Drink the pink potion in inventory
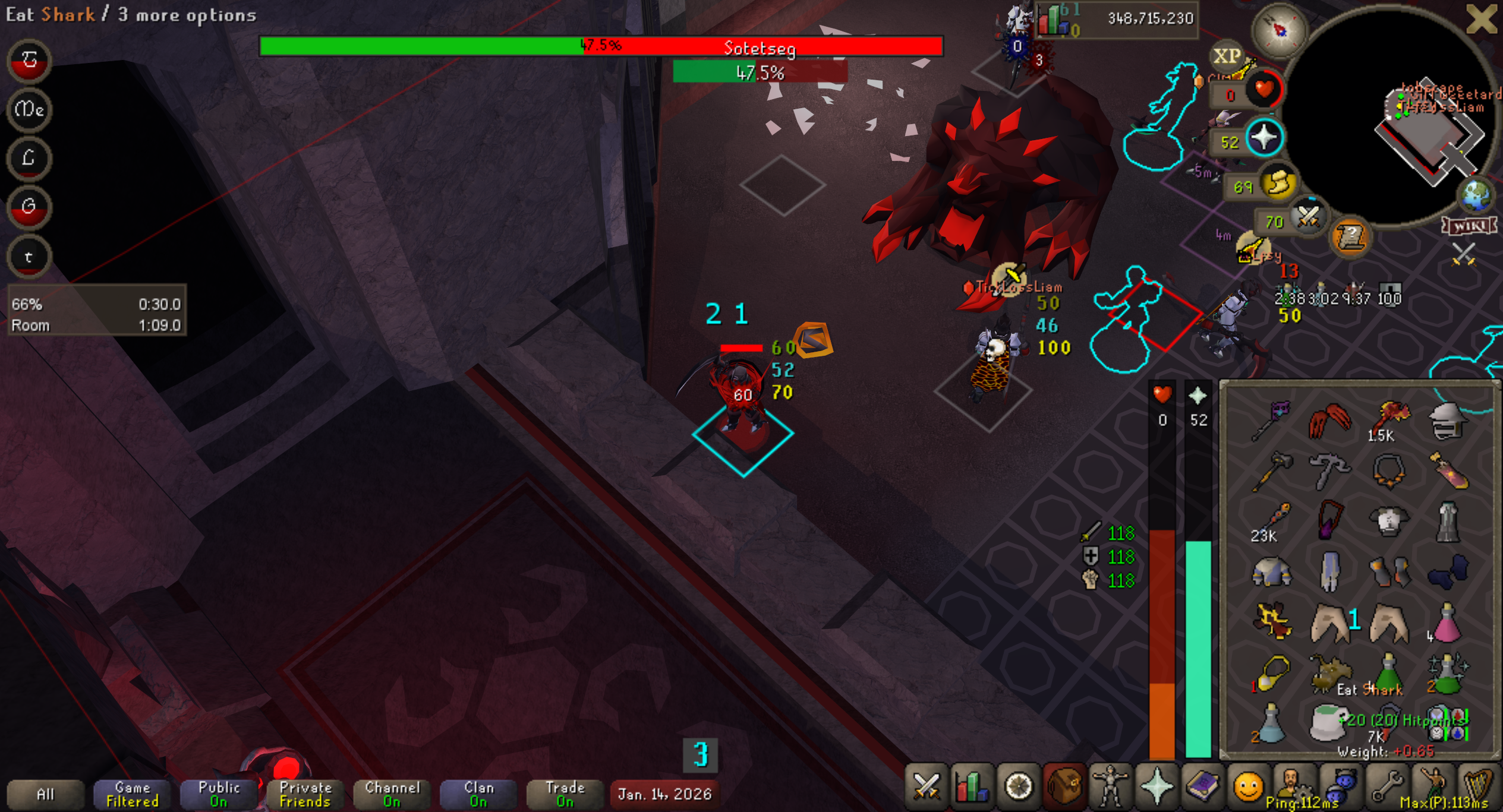1503x812 pixels. click(1447, 624)
